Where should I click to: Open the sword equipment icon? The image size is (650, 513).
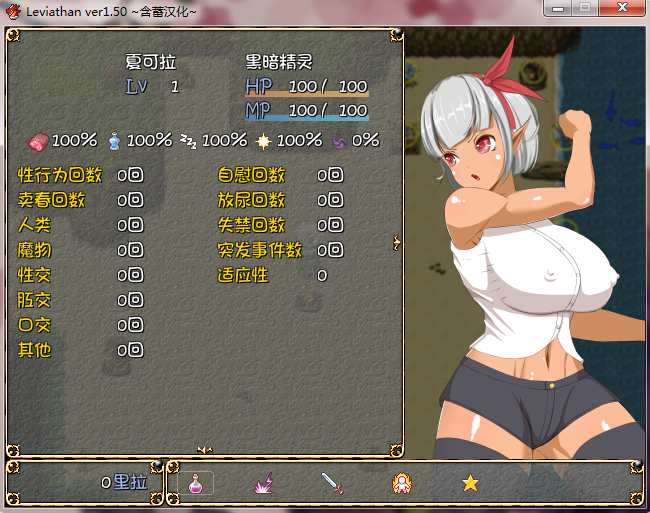click(x=332, y=484)
